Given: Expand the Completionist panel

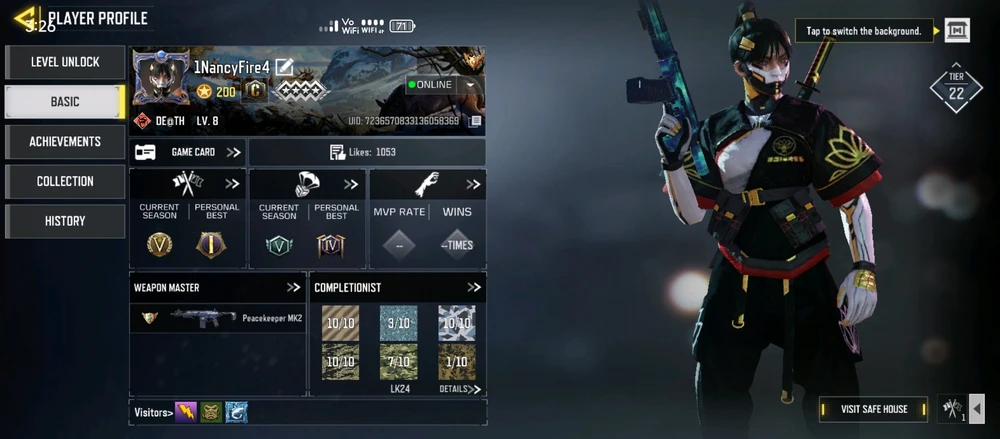Looking at the screenshot, I should (x=474, y=288).
